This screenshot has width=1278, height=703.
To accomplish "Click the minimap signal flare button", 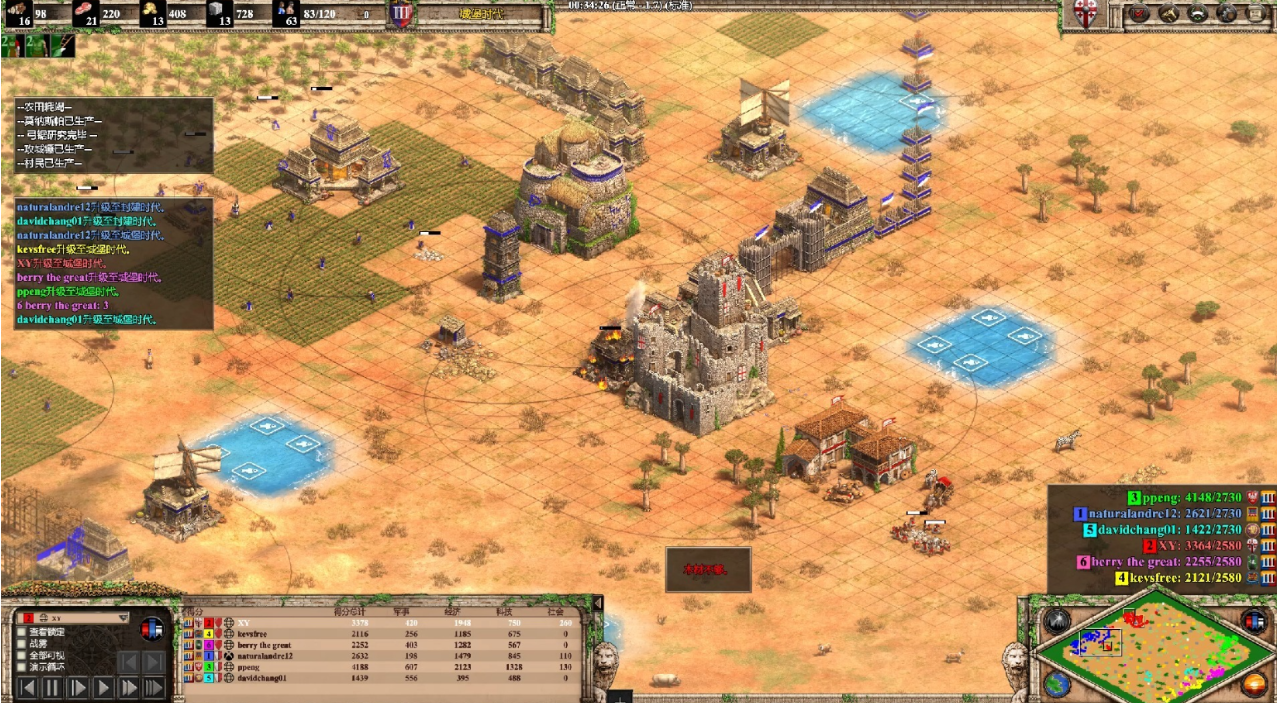I will point(1057,620).
